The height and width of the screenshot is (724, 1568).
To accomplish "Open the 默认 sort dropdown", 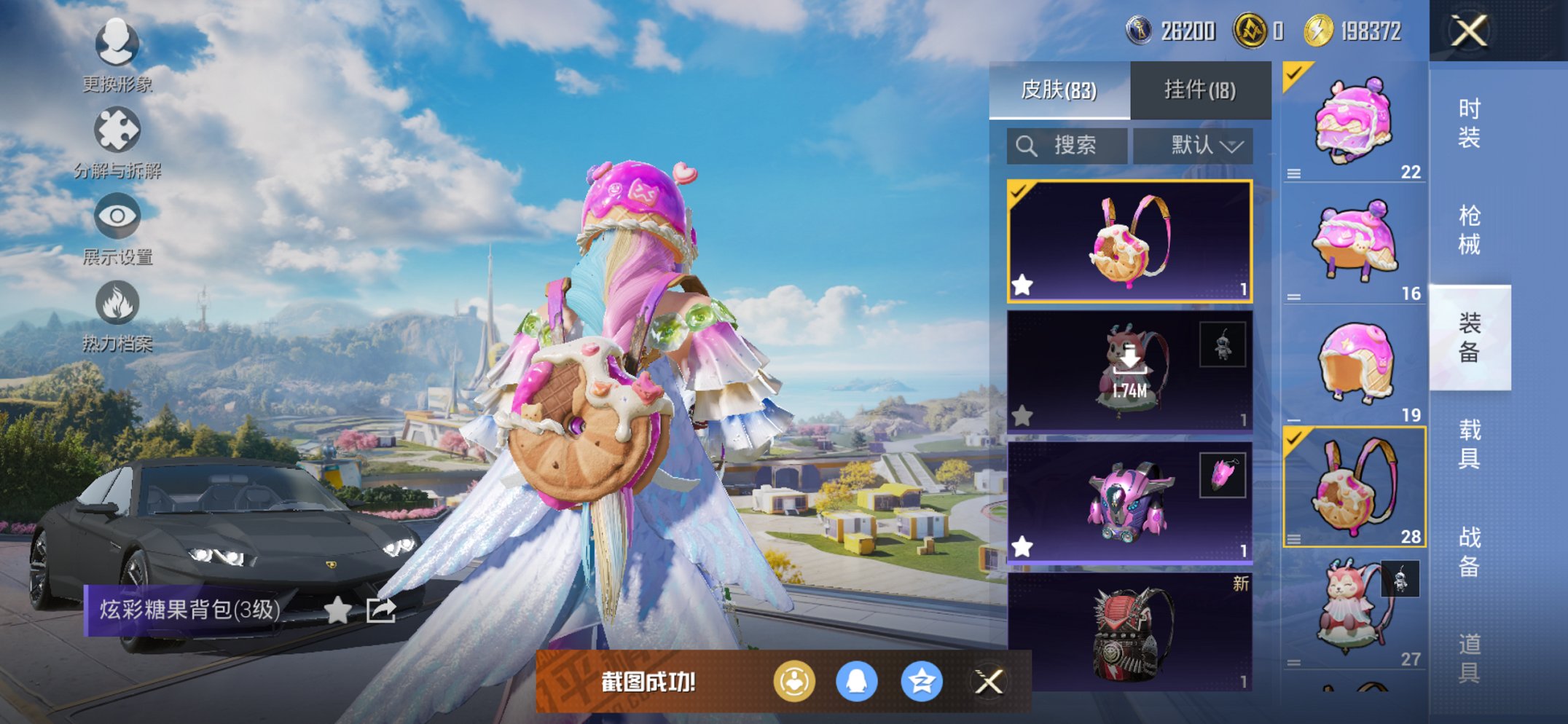I will click(x=1193, y=146).
